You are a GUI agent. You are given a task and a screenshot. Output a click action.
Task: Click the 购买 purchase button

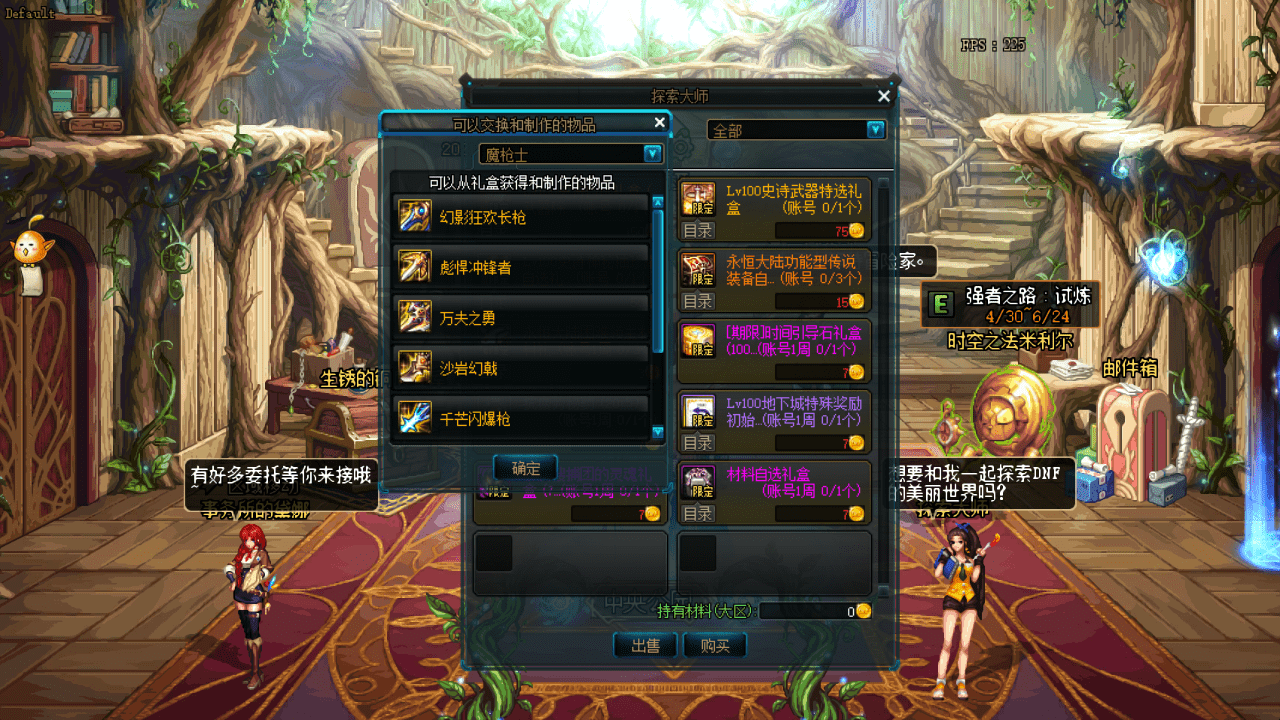pyautogui.click(x=716, y=645)
